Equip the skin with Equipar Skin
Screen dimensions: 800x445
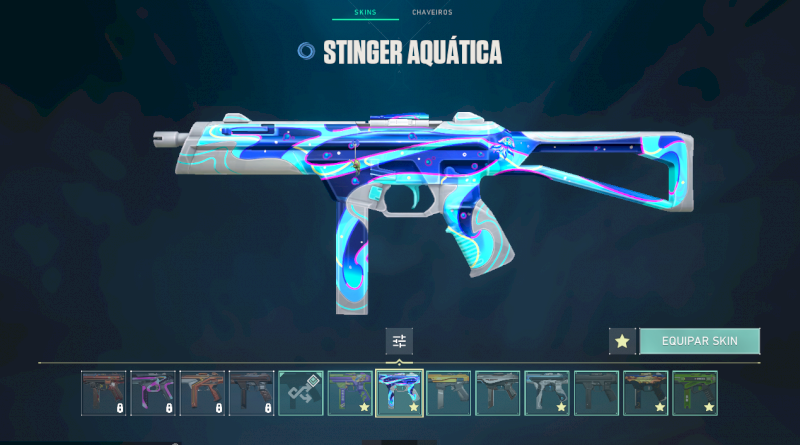click(x=699, y=341)
